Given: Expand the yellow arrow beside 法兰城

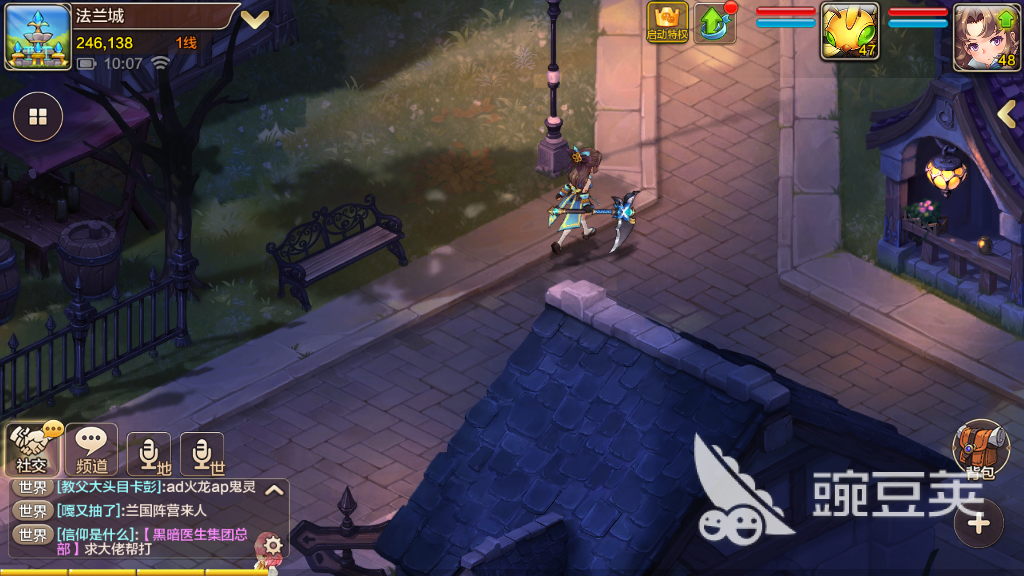Looking at the screenshot, I should (254, 18).
